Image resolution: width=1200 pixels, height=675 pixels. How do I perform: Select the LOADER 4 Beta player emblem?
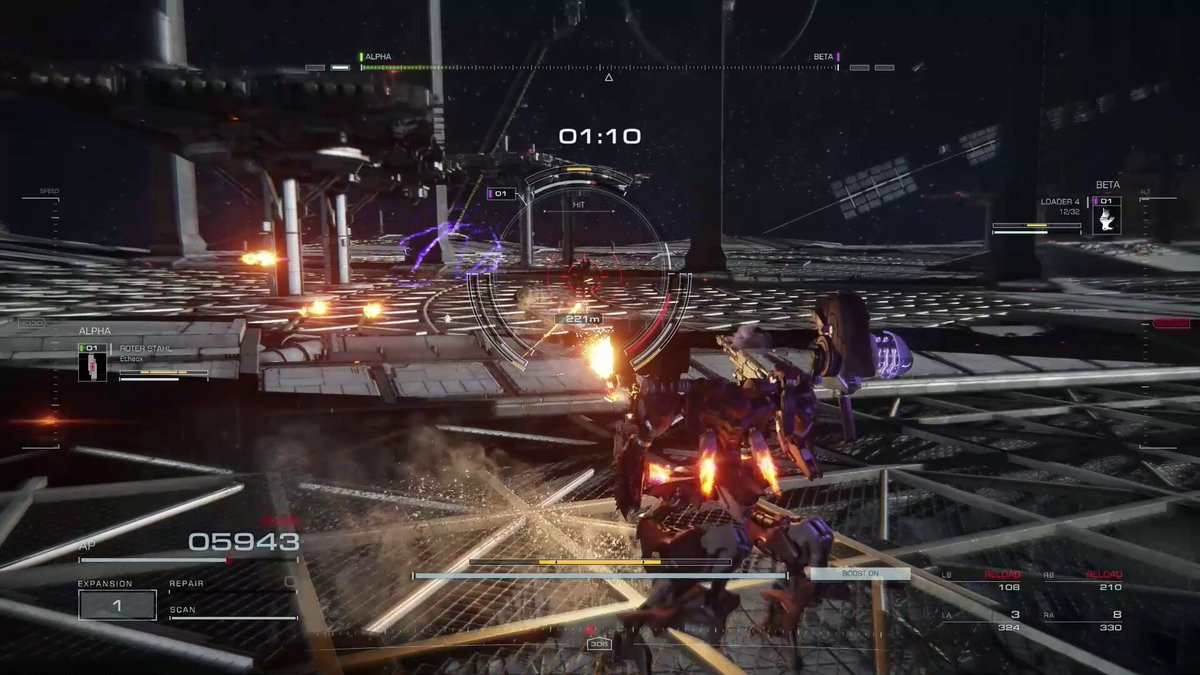1106,216
